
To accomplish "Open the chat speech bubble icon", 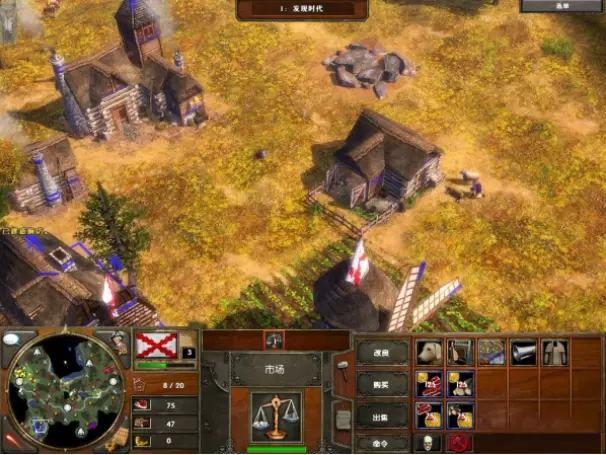I will 11,339.
